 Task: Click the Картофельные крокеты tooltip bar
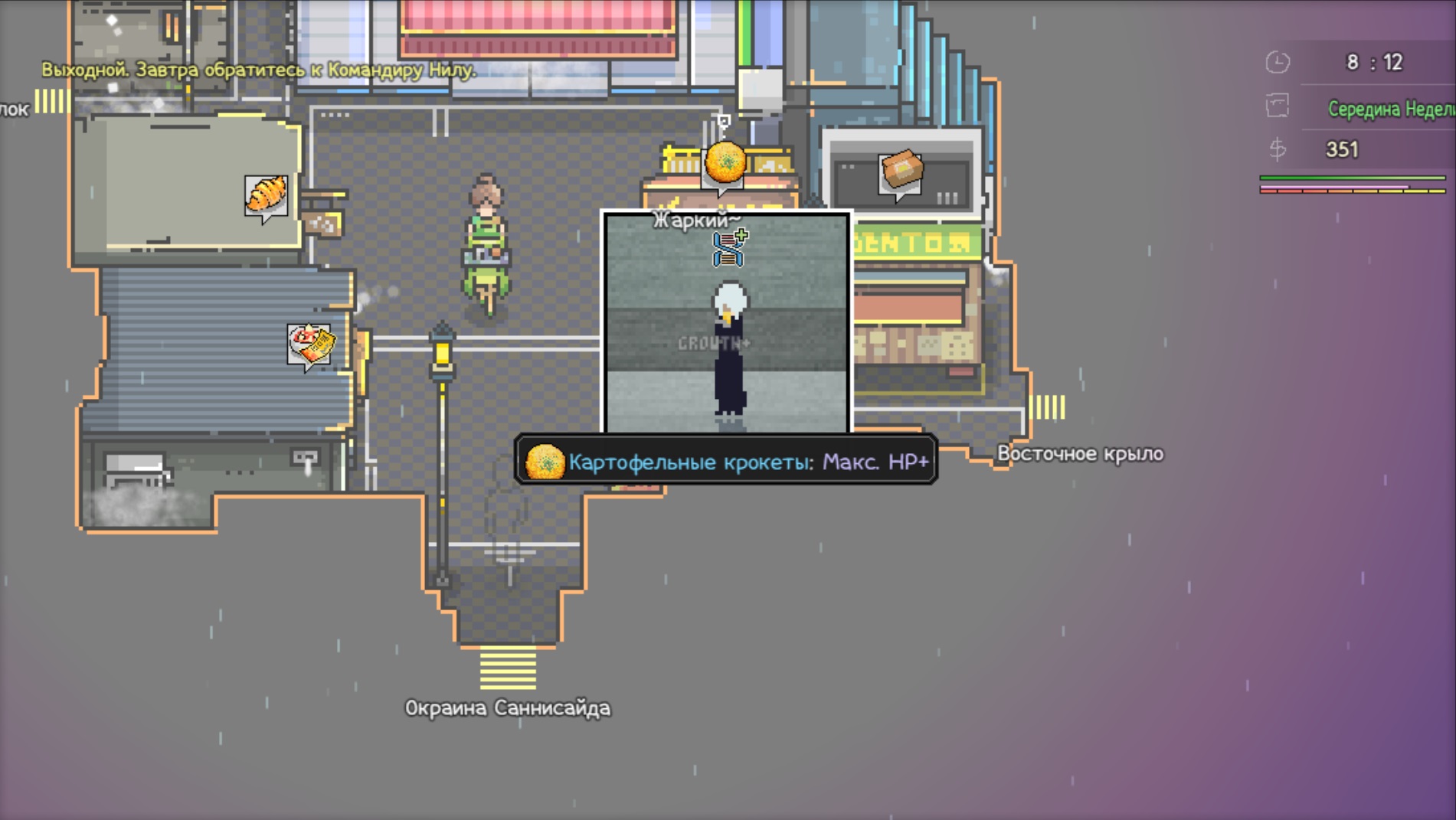[x=726, y=461]
